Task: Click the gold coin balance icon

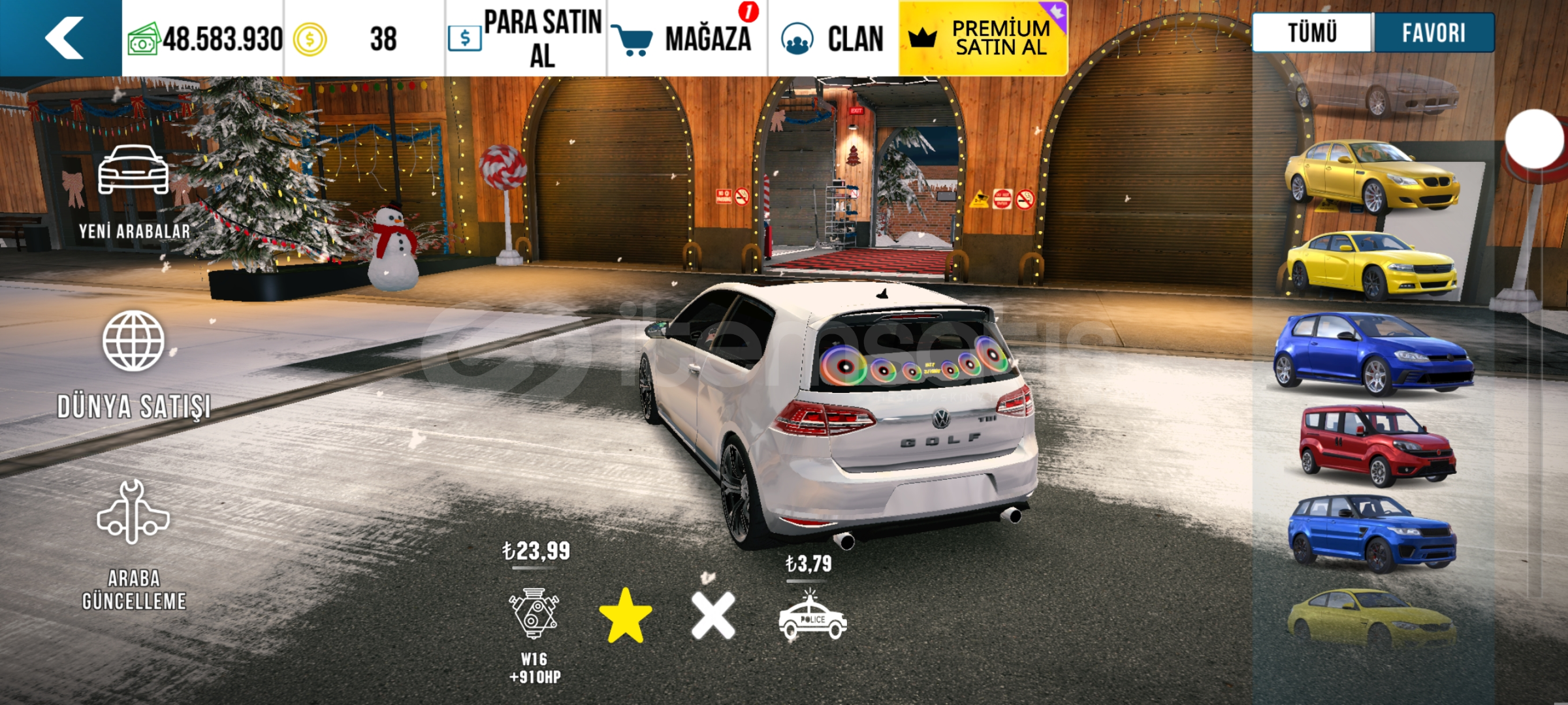Action: tap(310, 39)
